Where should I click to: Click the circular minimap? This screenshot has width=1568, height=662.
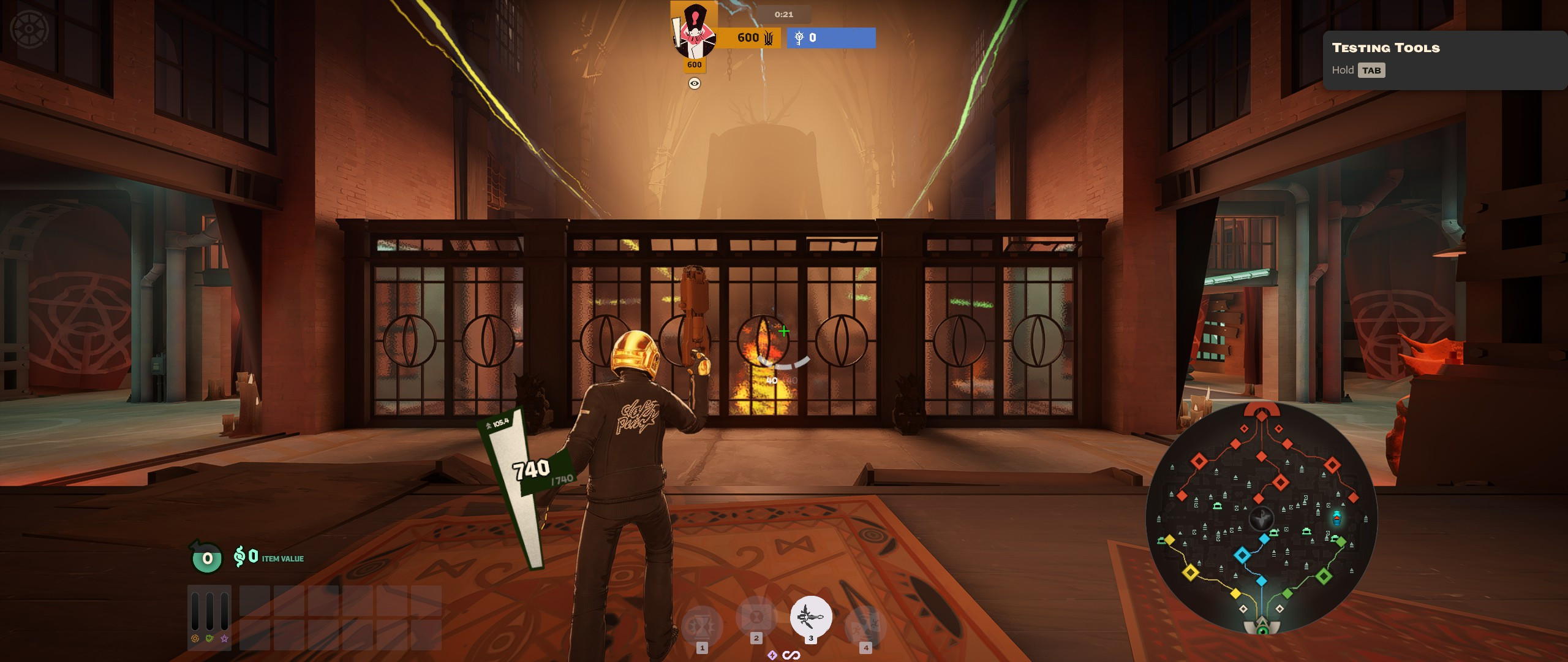pyautogui.click(x=1261, y=519)
